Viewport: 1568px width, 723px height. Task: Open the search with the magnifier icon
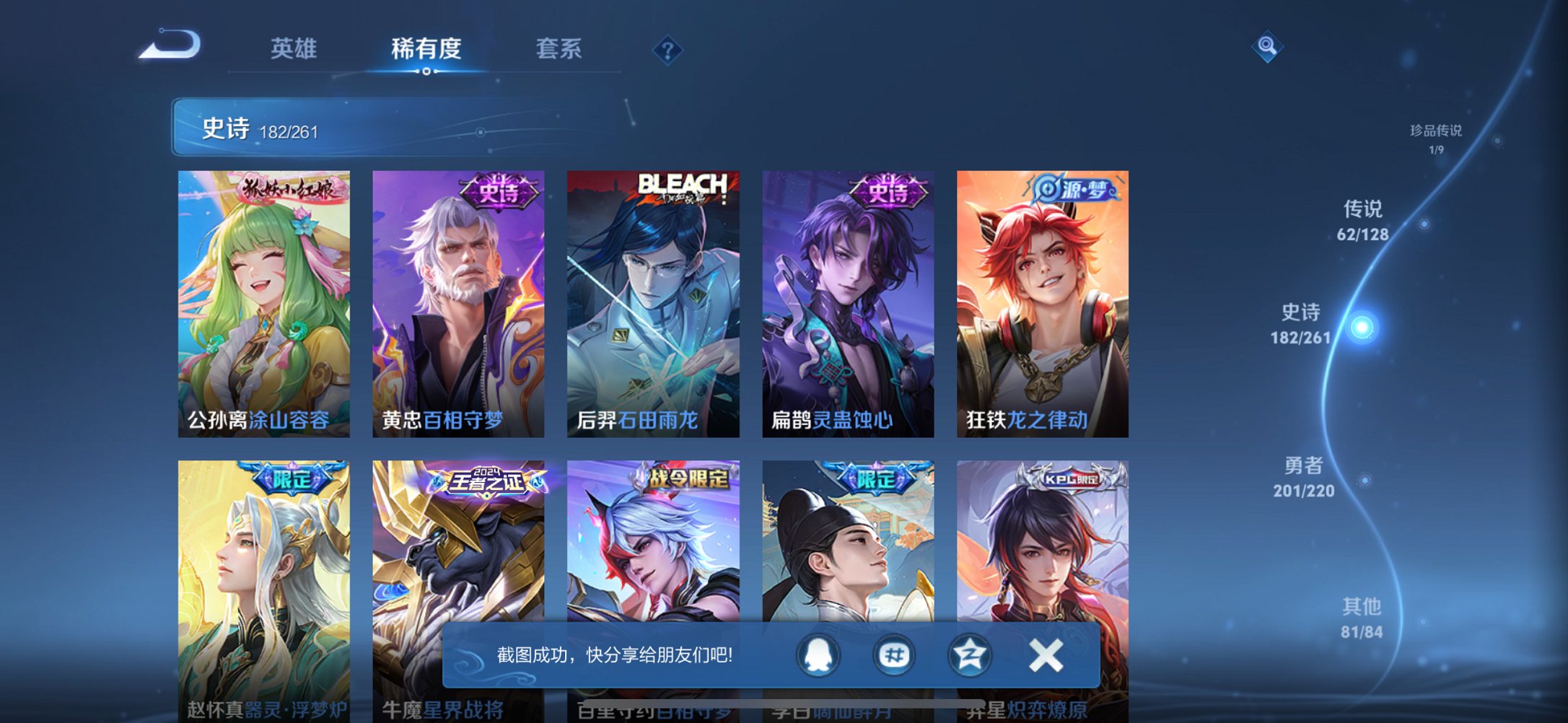pyautogui.click(x=1268, y=49)
